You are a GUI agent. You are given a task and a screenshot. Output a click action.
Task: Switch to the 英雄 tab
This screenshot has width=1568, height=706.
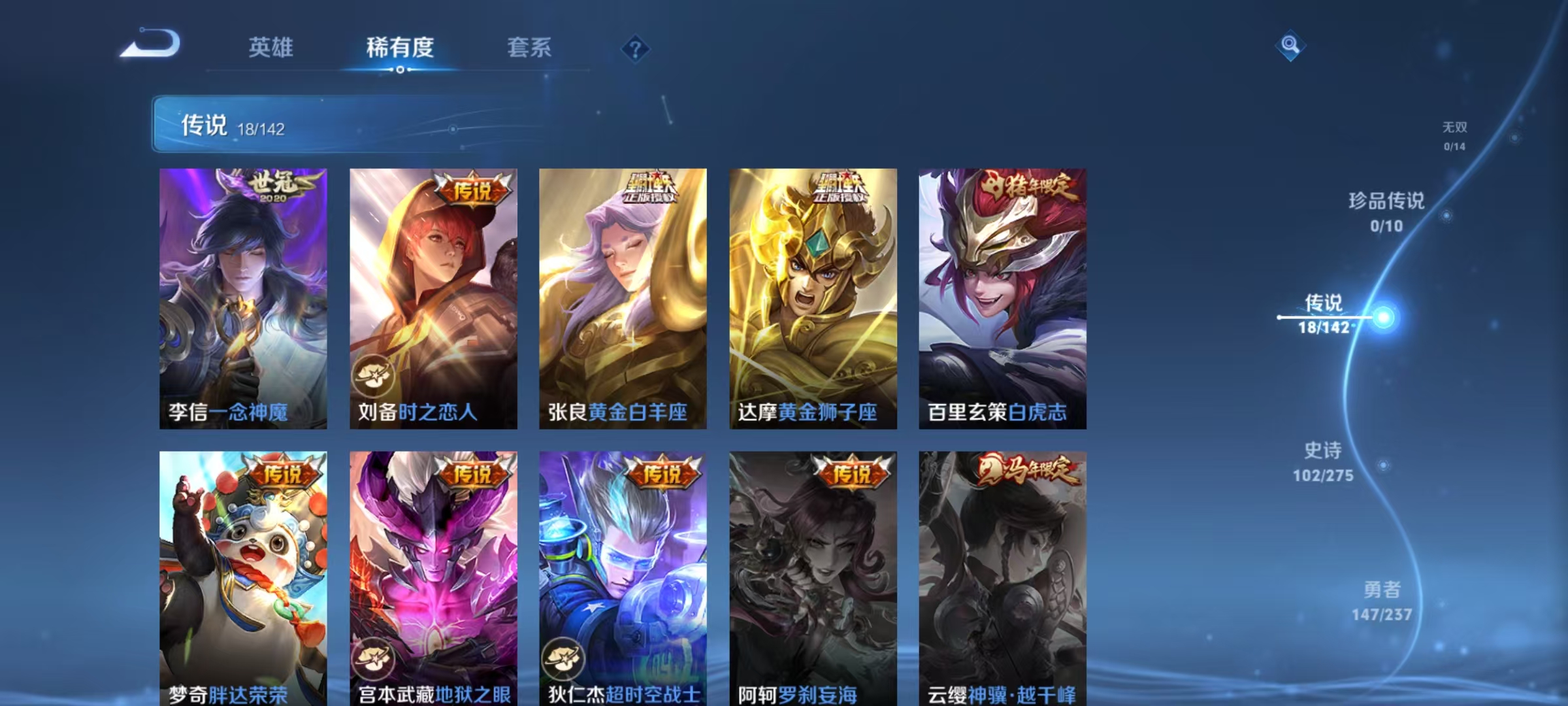[x=270, y=48]
